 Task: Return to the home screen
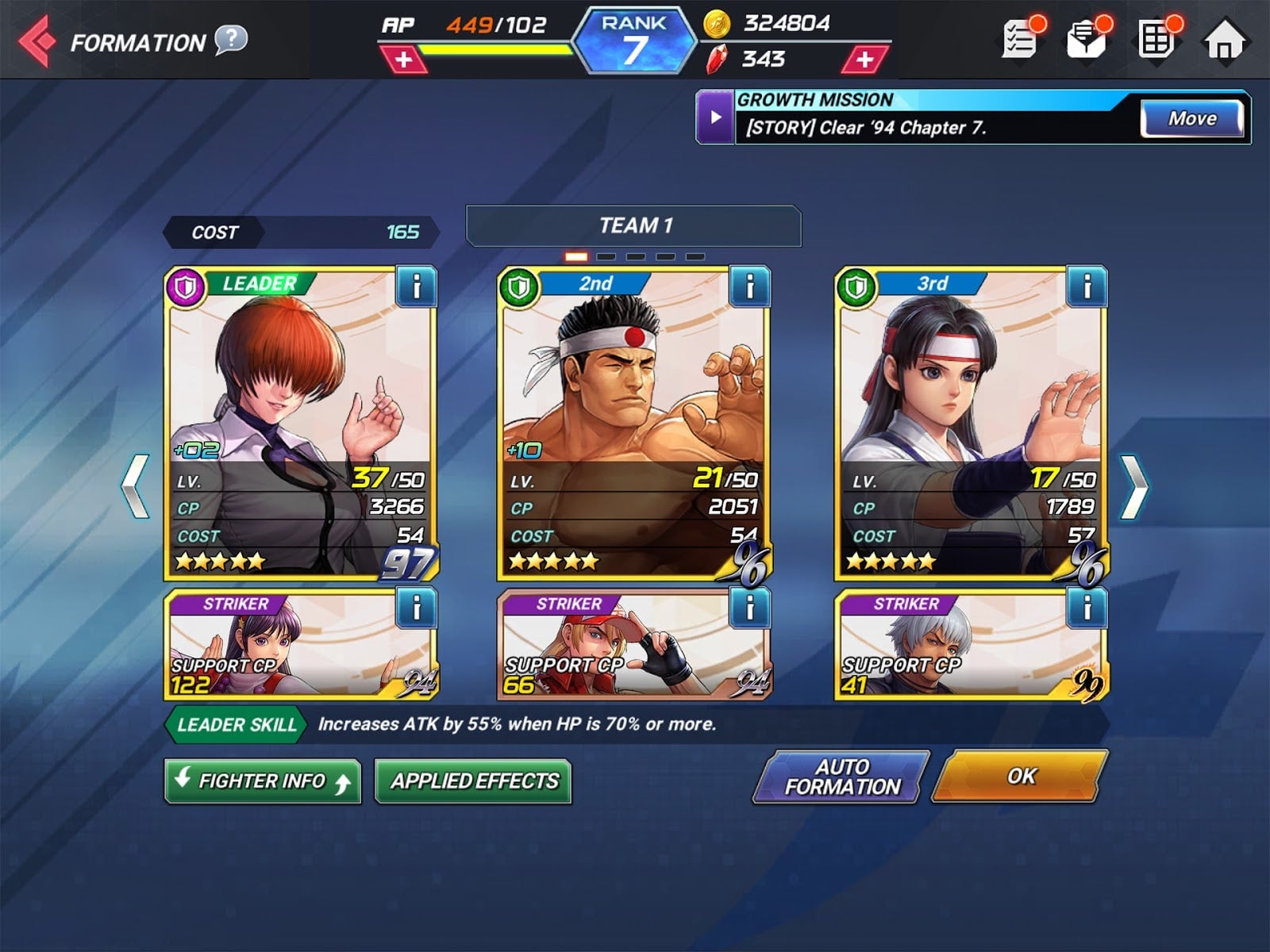(x=1225, y=40)
